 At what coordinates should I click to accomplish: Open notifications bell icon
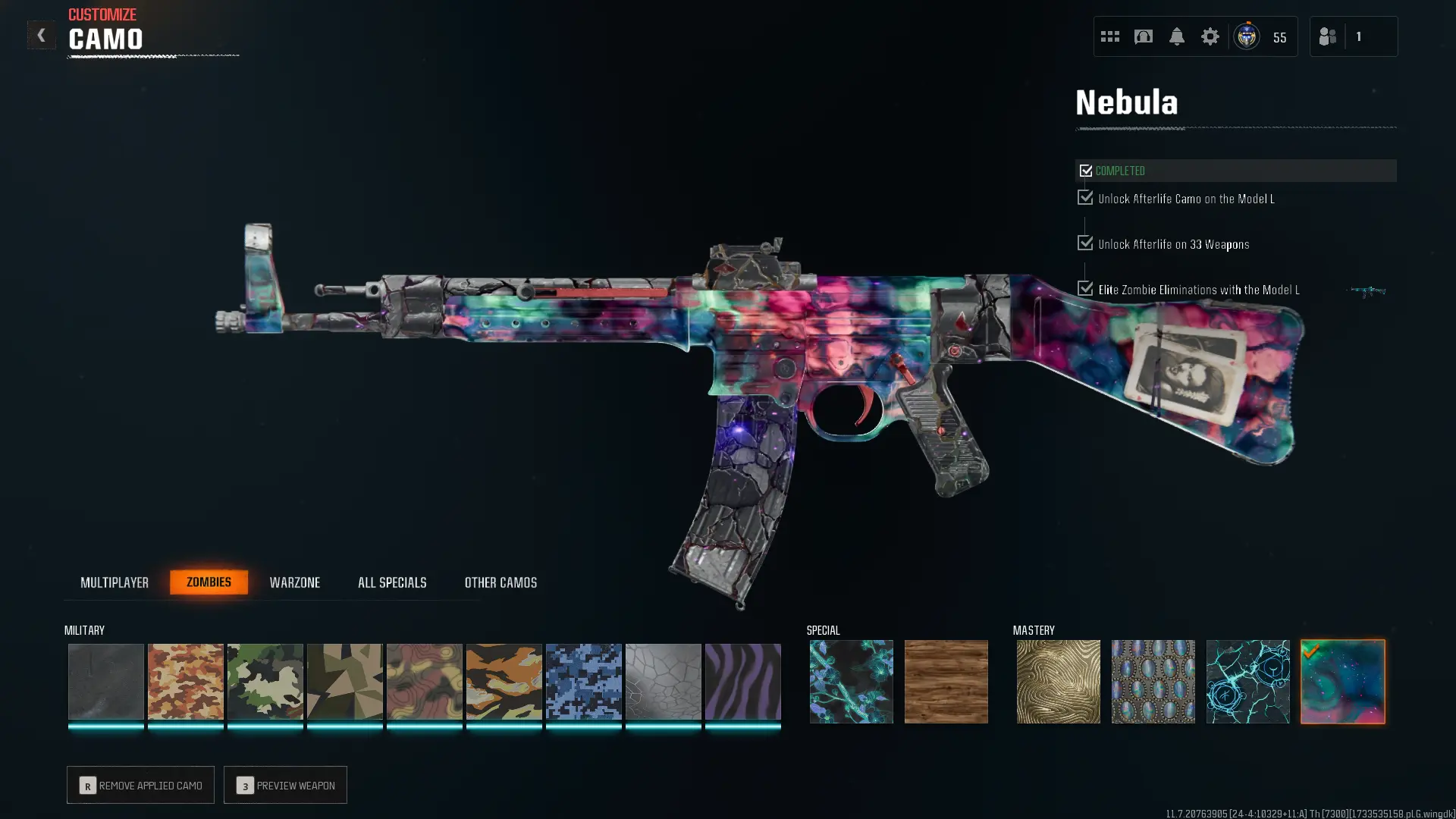(1176, 36)
